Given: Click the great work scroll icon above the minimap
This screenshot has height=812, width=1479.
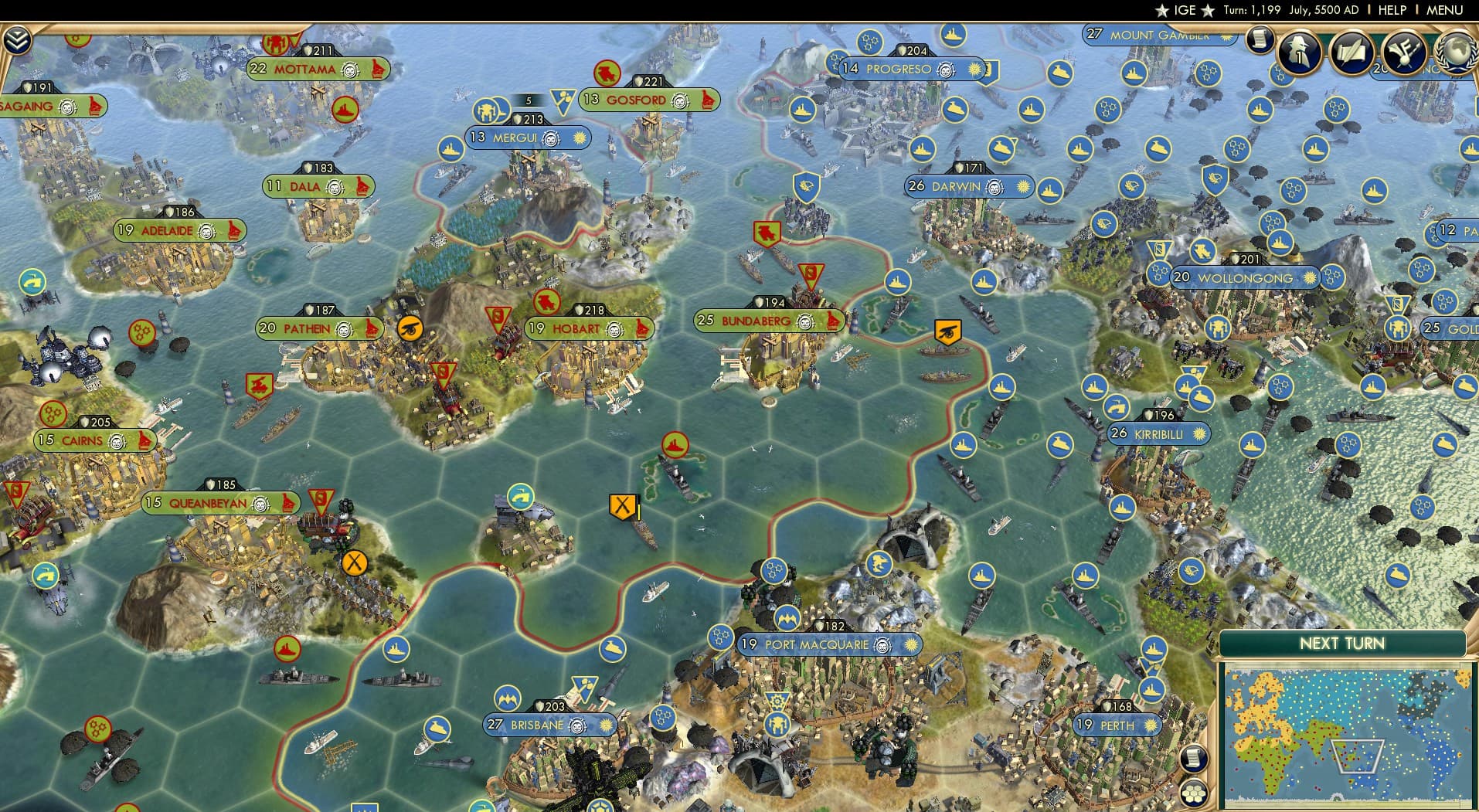Looking at the screenshot, I should click(1195, 759).
